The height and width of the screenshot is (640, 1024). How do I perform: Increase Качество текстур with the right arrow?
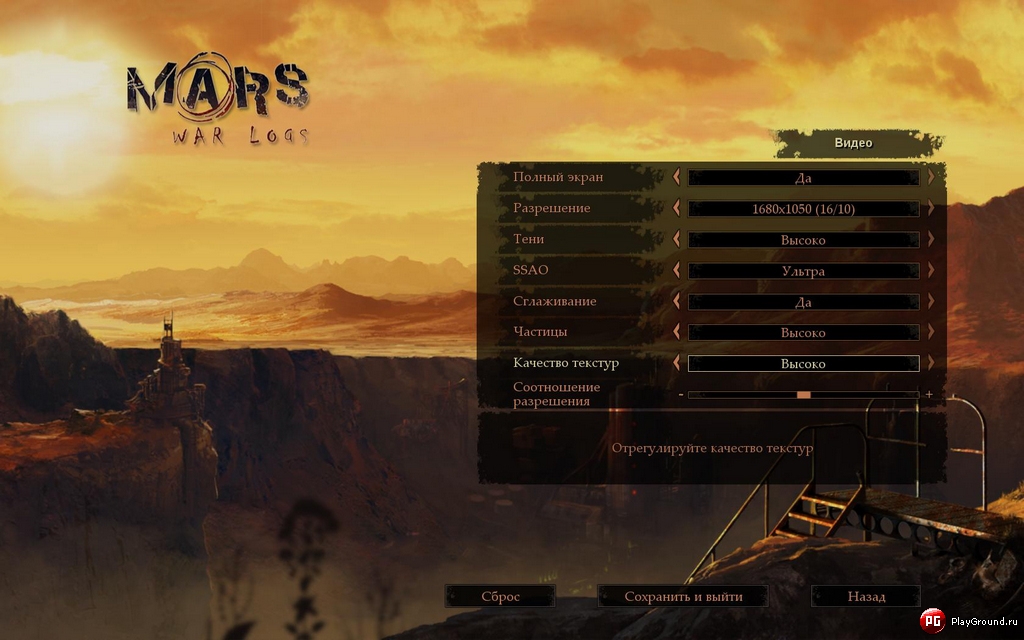coord(931,363)
